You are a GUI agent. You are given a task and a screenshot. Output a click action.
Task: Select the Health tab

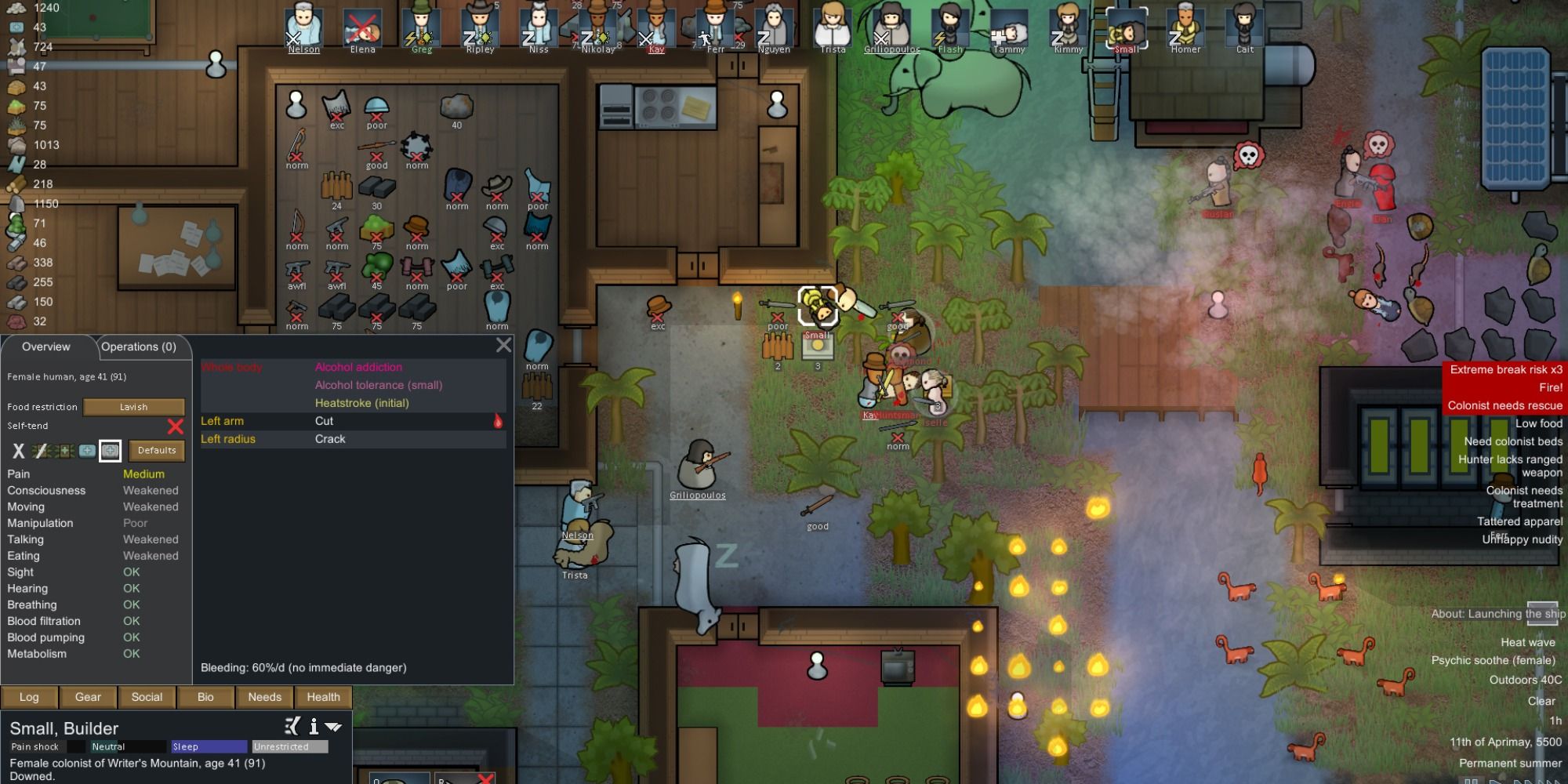tap(323, 697)
